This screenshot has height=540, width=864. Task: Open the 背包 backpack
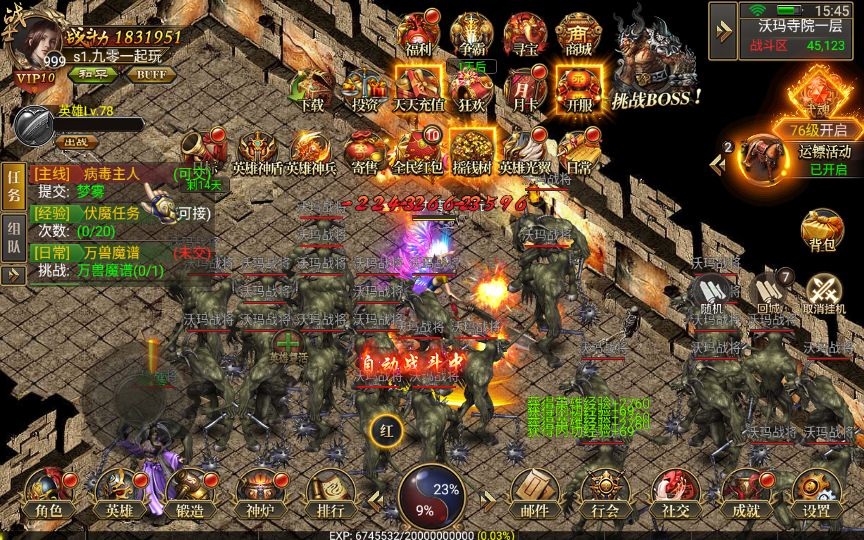(x=823, y=232)
